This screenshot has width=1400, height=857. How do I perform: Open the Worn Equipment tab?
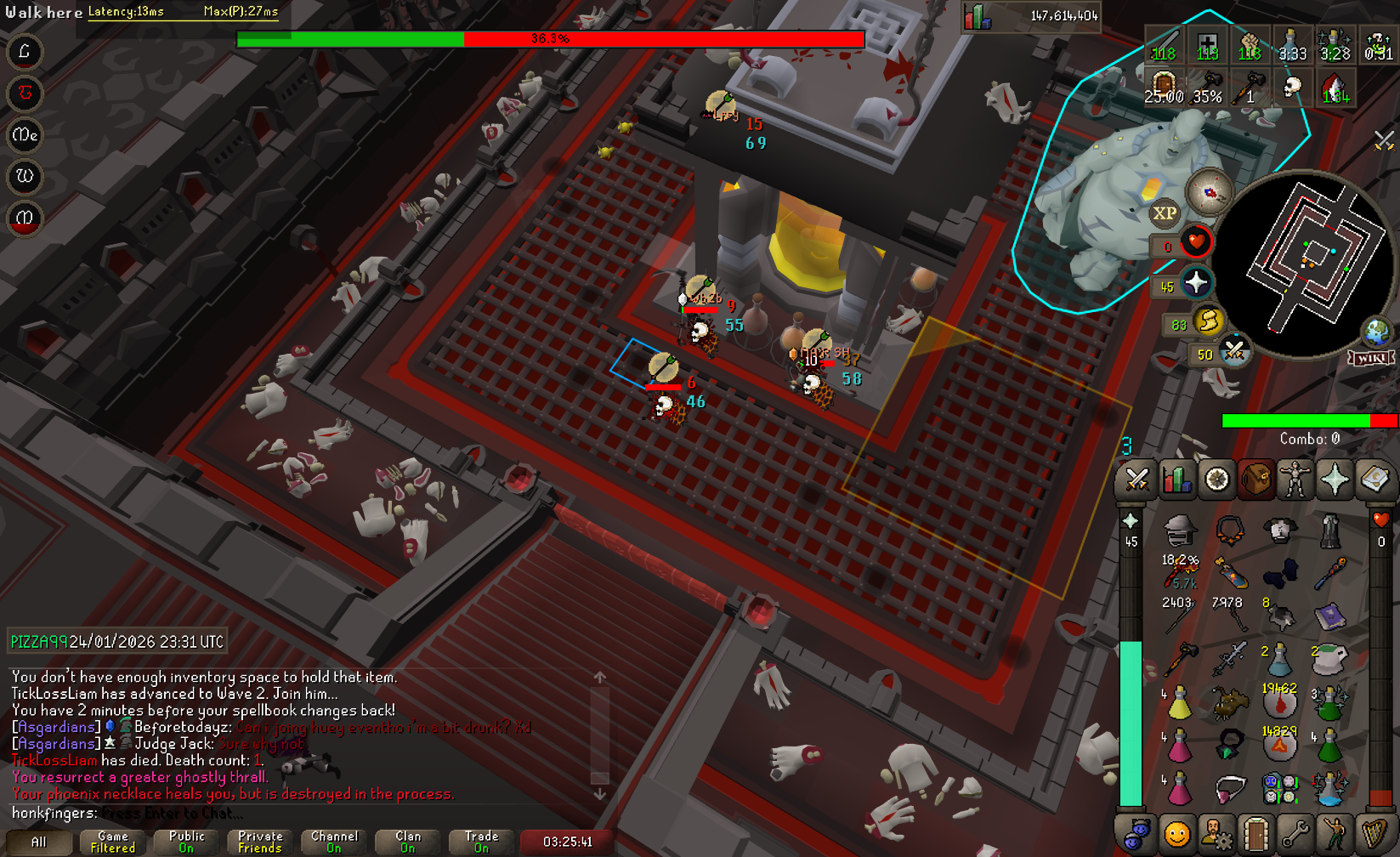click(x=1295, y=480)
